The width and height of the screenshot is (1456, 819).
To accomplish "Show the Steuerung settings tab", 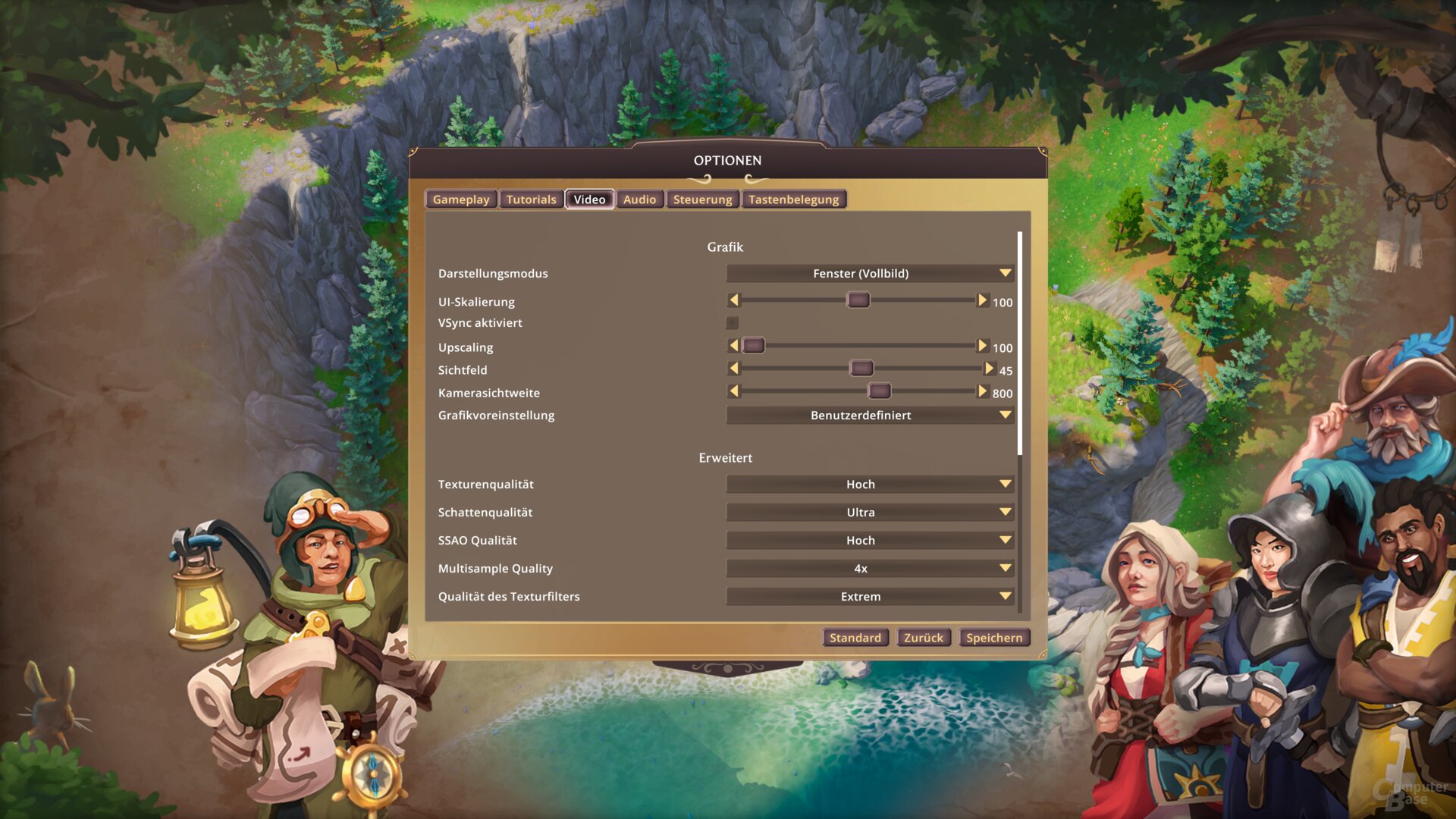I will tap(702, 199).
